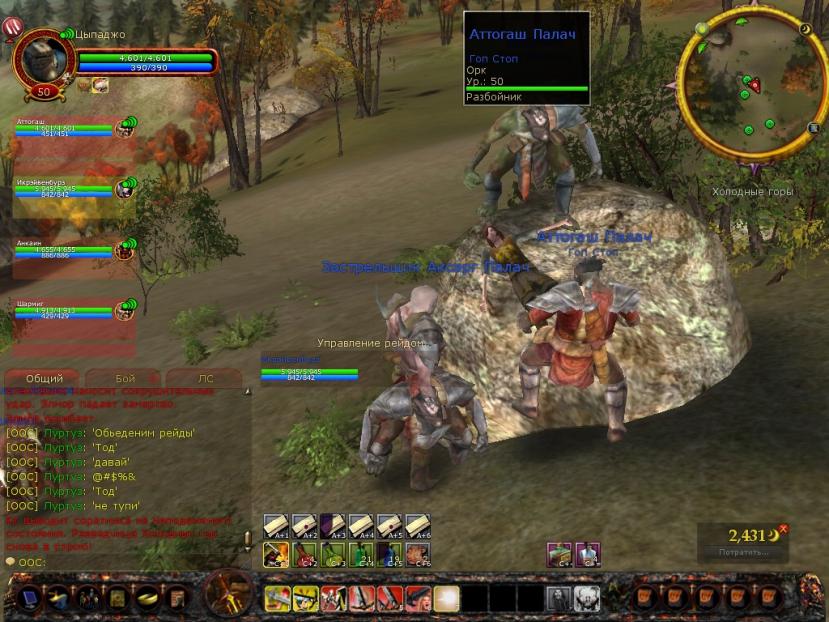Open the Бой chat tab
The width and height of the screenshot is (829, 622).
125,379
